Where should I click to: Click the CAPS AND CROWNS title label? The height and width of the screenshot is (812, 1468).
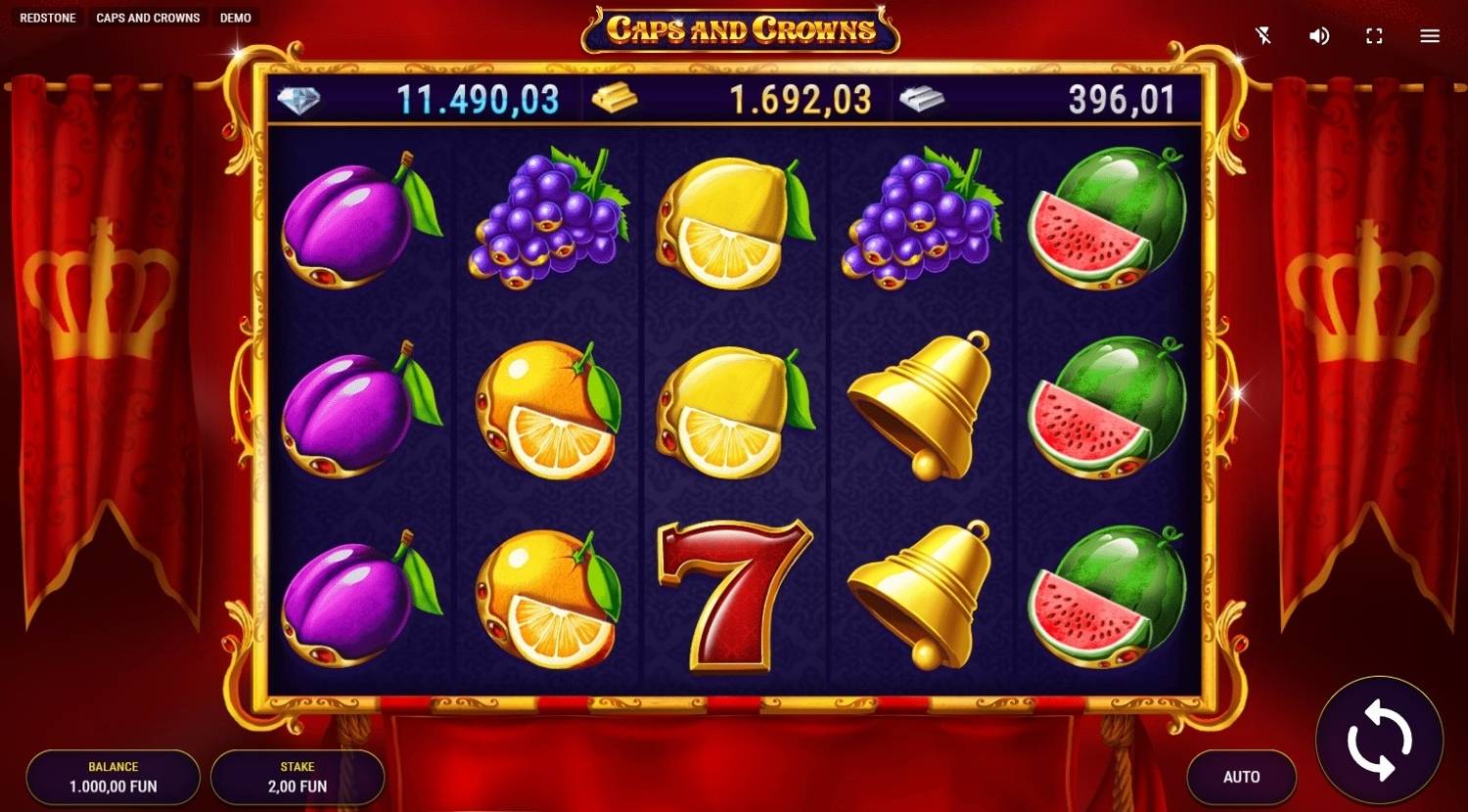coord(148,17)
